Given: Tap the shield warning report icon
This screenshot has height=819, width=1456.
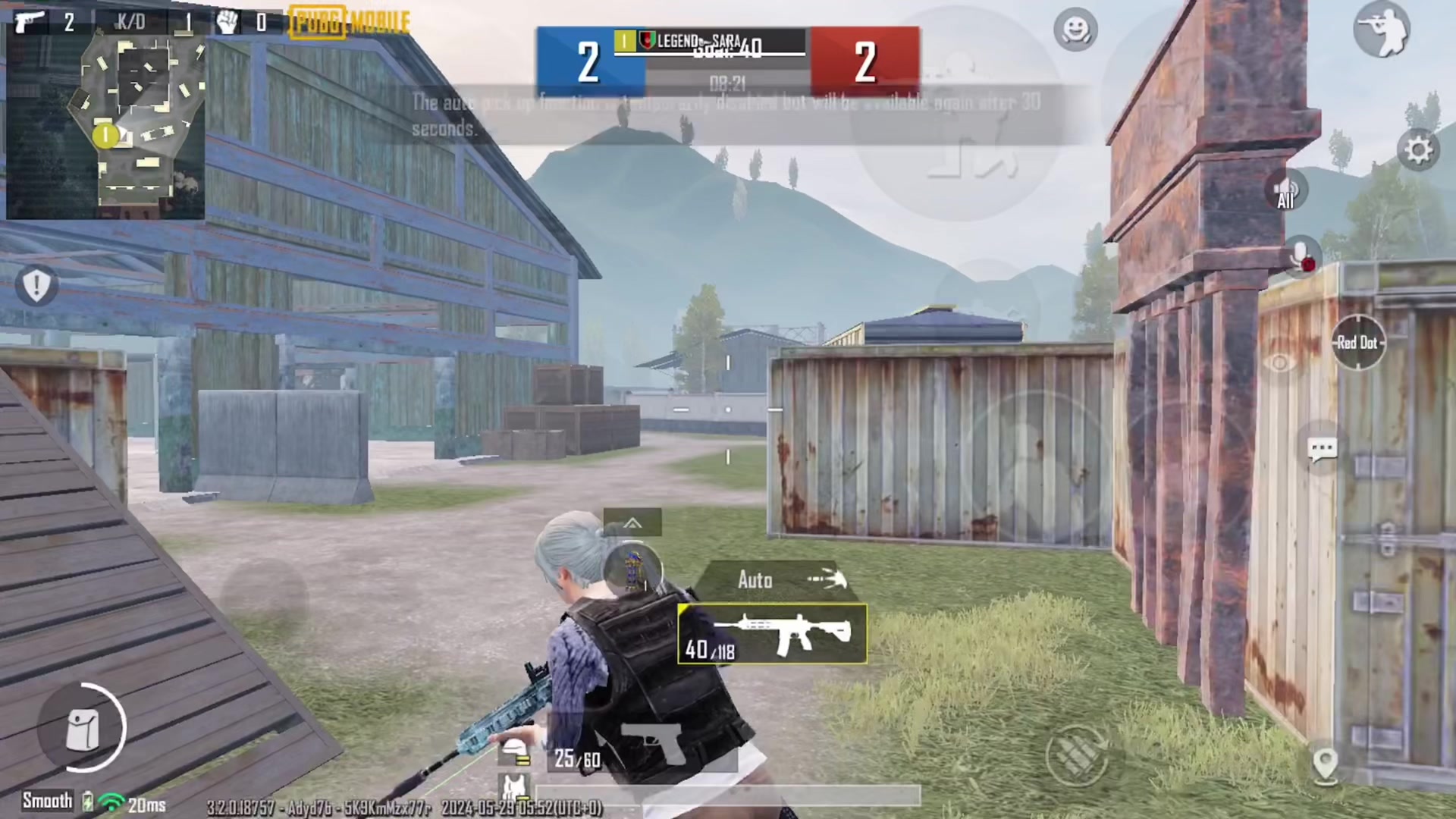Looking at the screenshot, I should tap(36, 285).
